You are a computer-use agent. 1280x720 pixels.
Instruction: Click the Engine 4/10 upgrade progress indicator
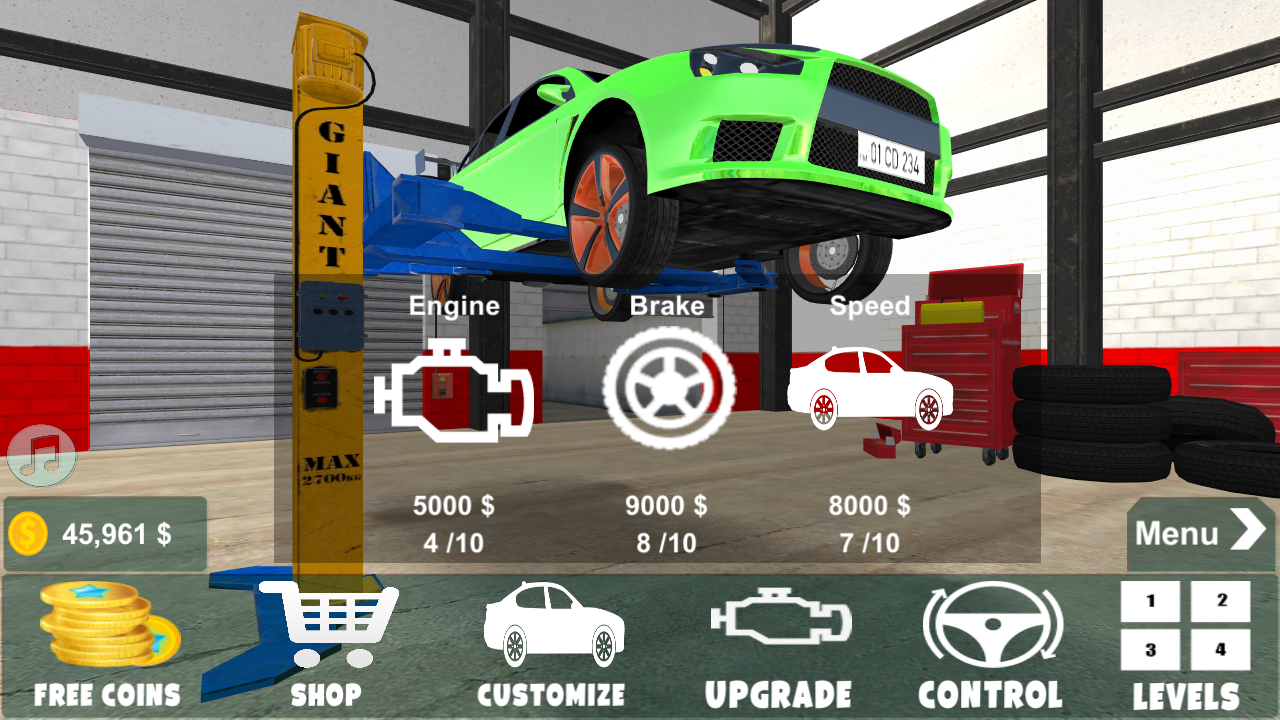point(455,545)
